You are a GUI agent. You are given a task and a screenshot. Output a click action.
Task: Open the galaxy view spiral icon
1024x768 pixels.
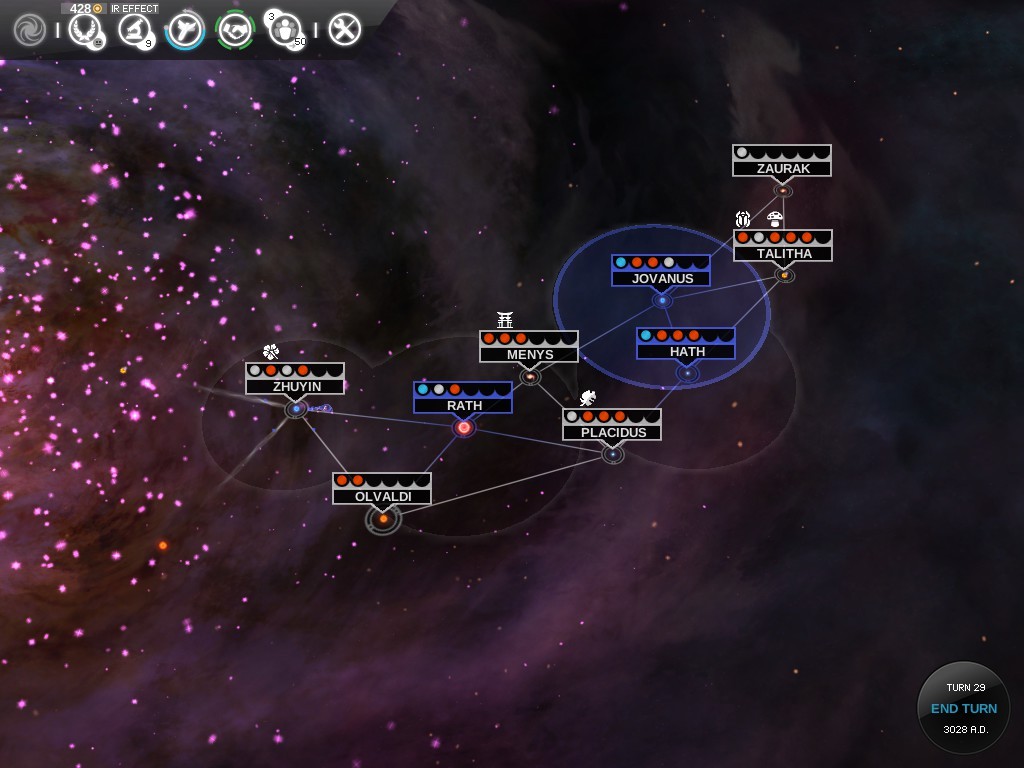[29, 30]
